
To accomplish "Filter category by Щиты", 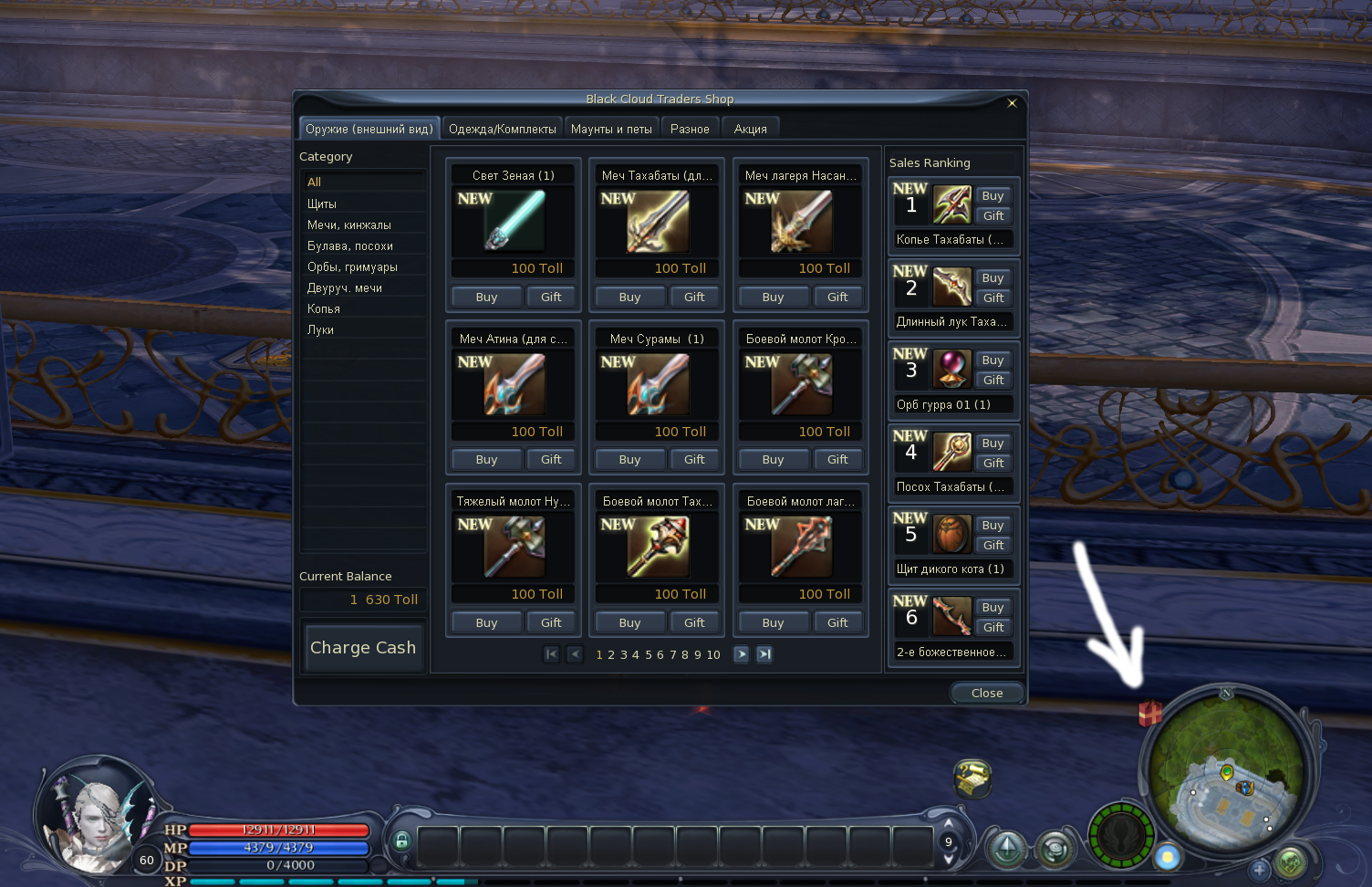I will tap(322, 203).
